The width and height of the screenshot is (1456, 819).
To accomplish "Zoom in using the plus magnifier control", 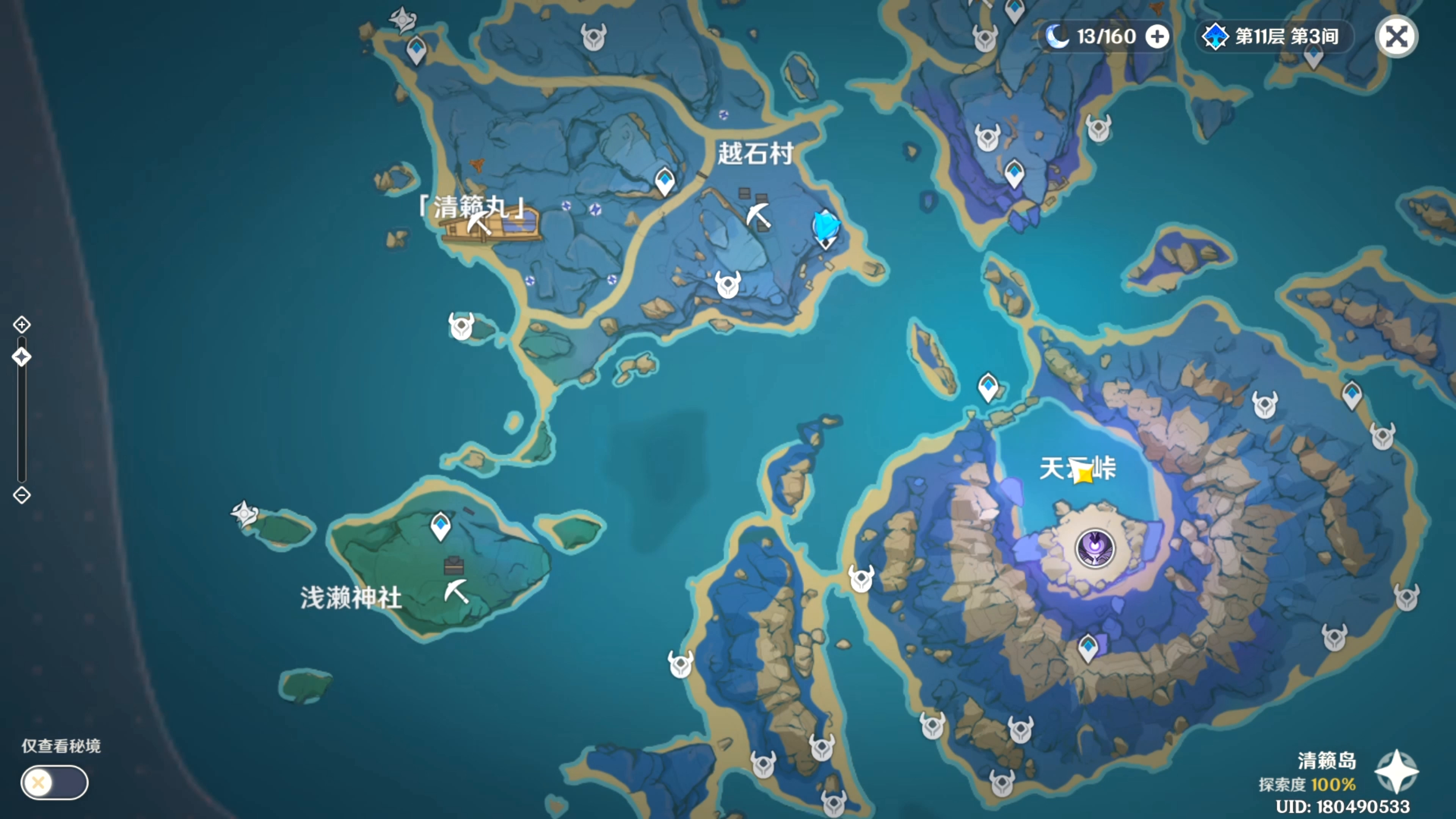I will pos(22,325).
